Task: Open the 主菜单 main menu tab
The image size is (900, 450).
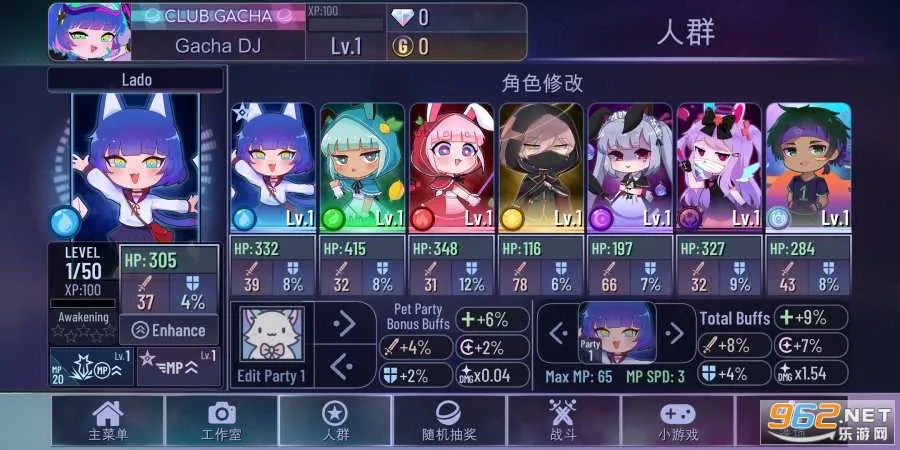Action: pyautogui.click(x=107, y=422)
